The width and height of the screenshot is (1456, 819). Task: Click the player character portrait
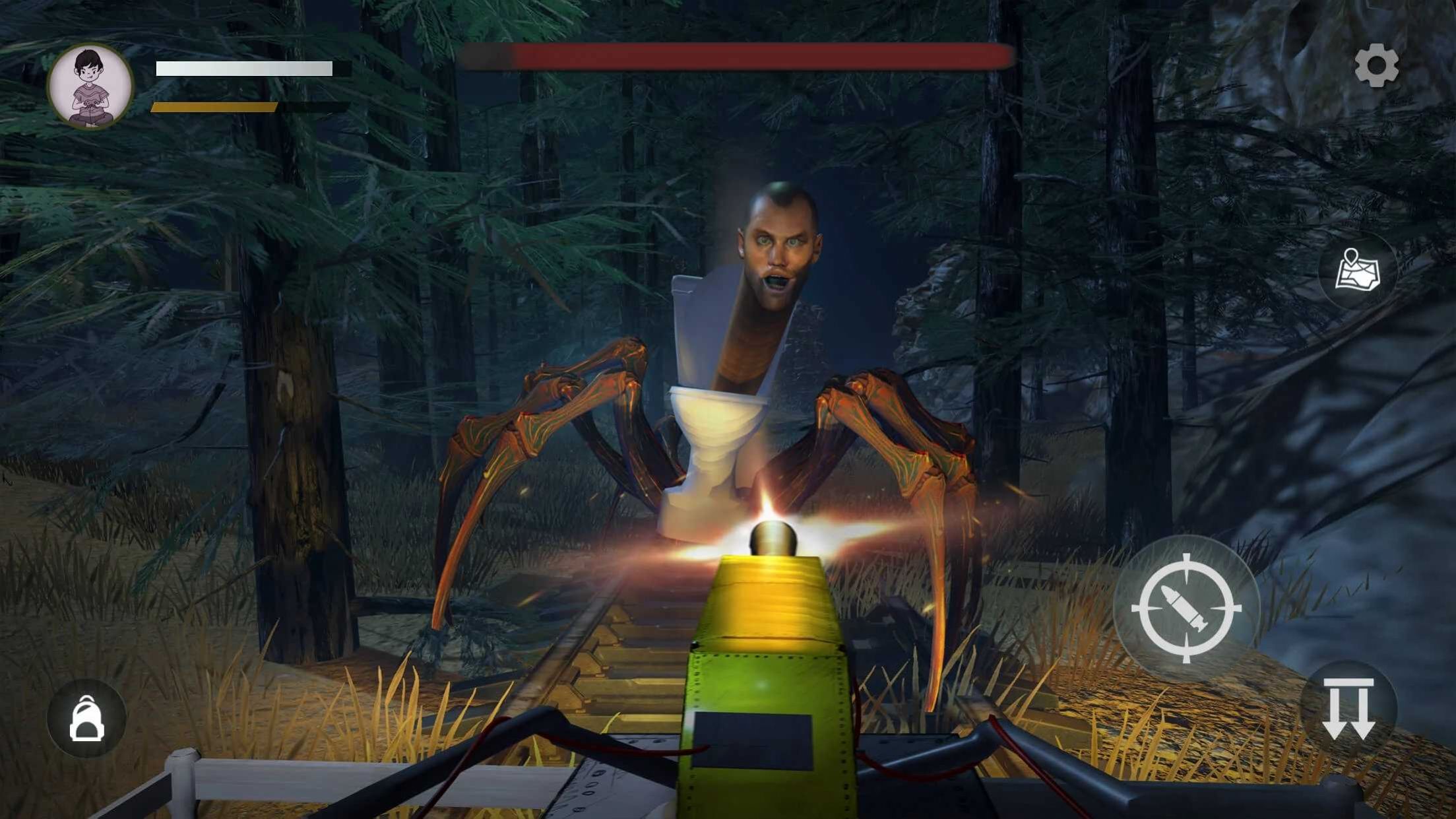coord(90,86)
